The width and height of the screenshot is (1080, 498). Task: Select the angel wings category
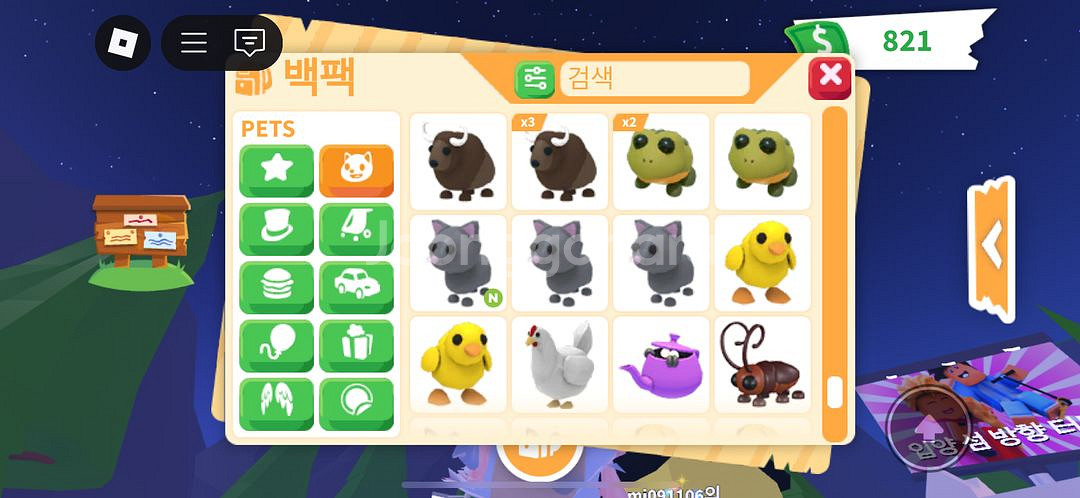click(276, 404)
